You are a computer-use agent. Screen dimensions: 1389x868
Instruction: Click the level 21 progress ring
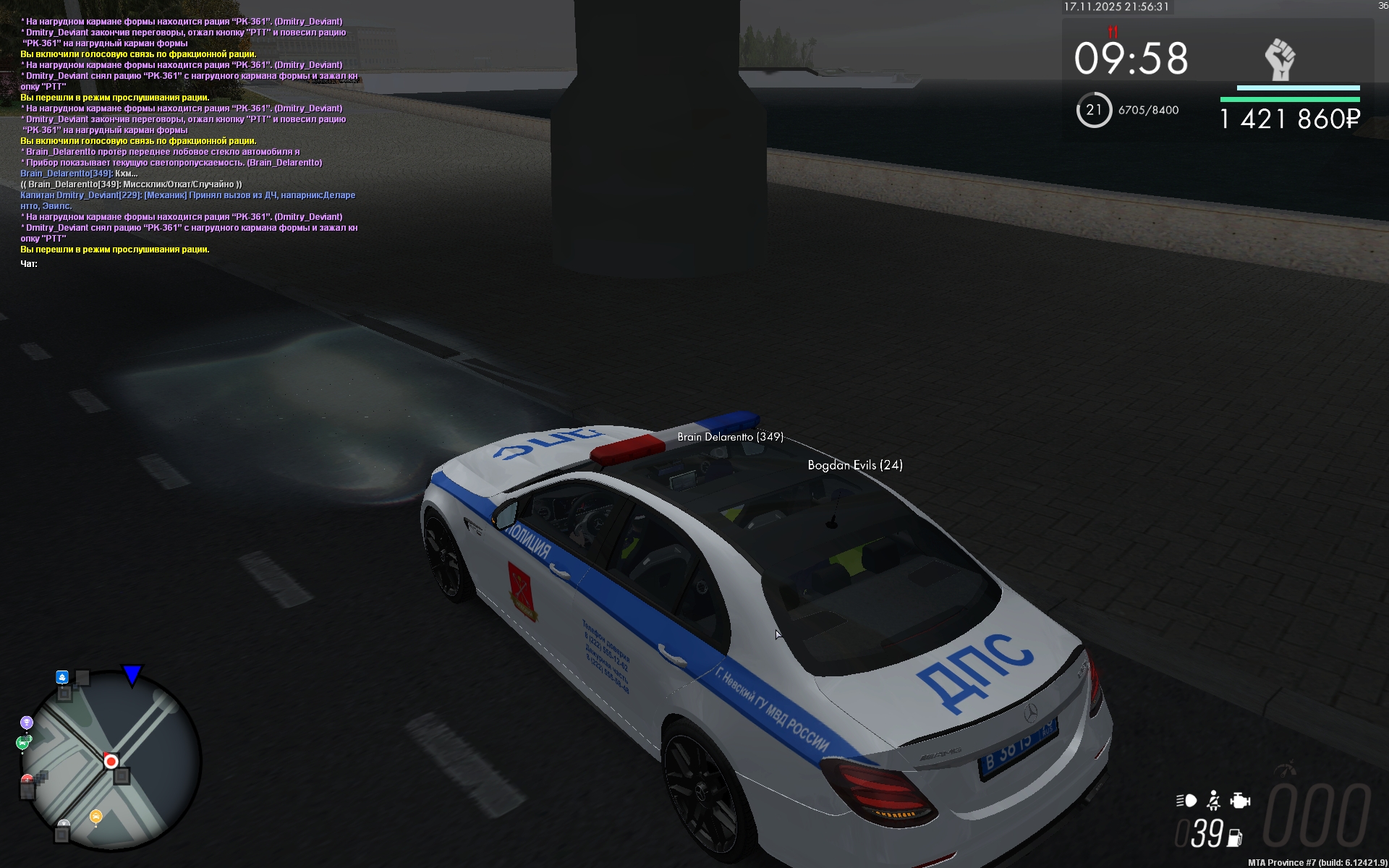(1094, 110)
